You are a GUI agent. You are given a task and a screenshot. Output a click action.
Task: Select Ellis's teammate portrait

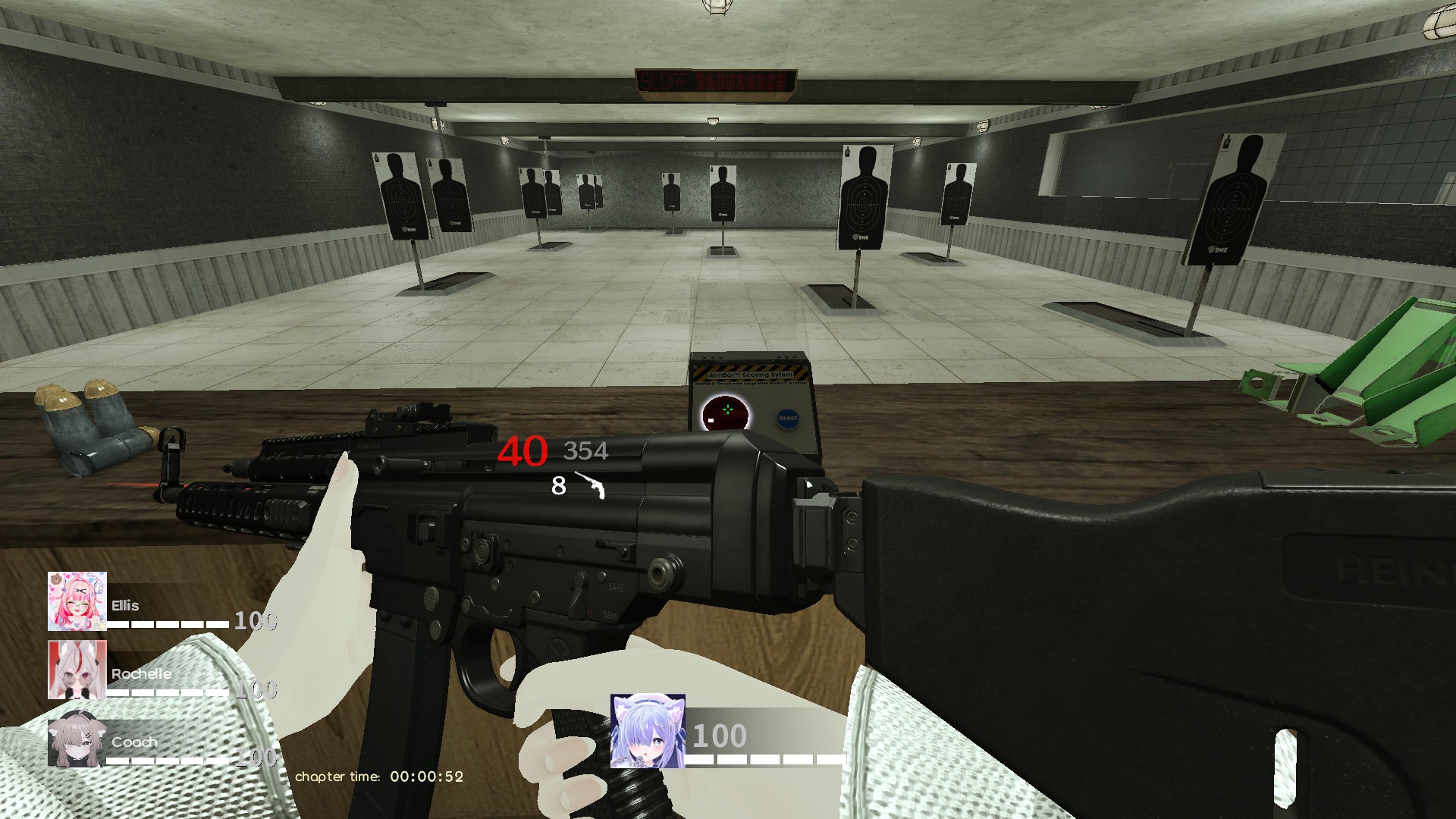point(77,601)
